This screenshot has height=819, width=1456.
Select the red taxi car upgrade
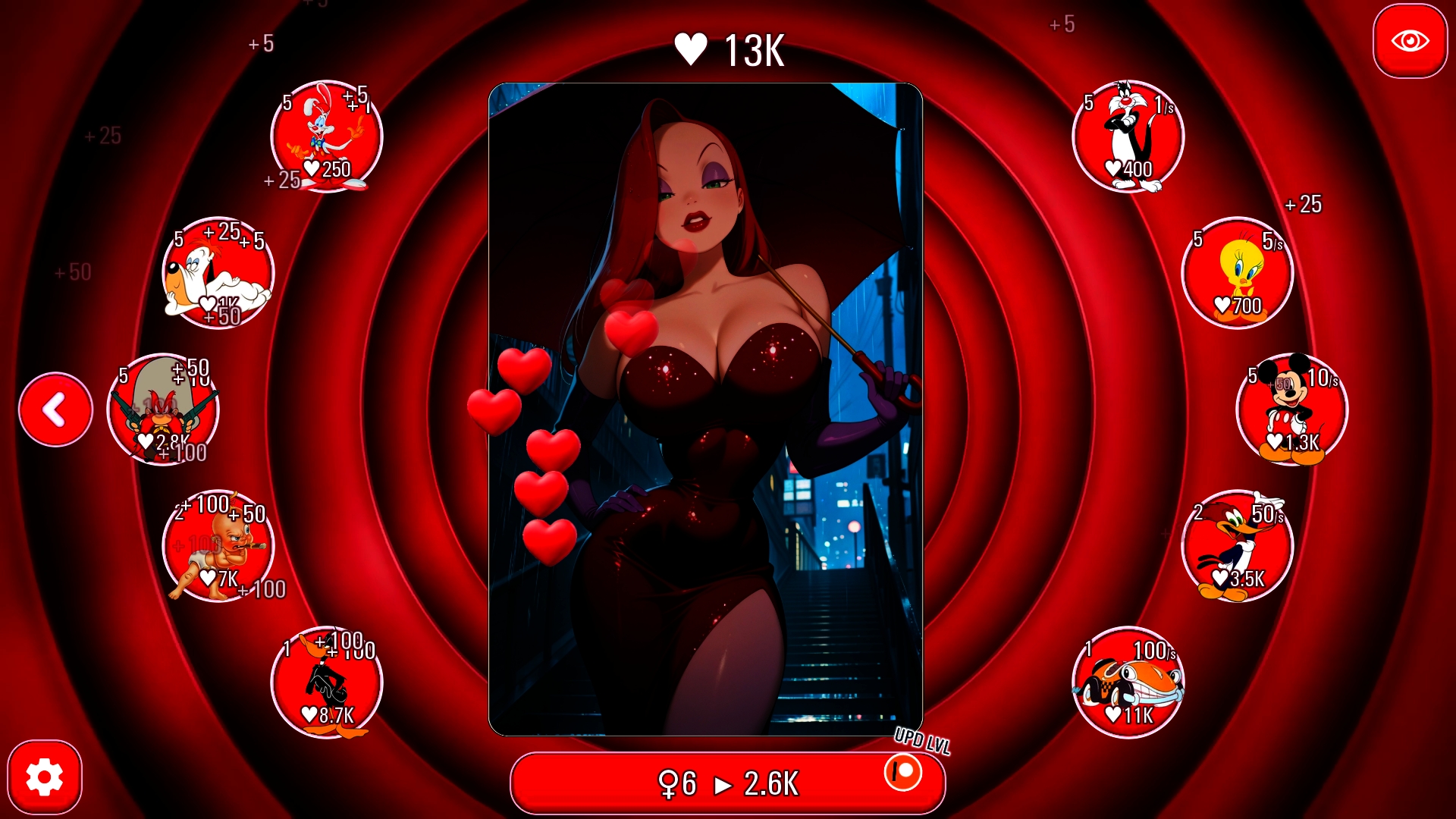pyautogui.click(x=1128, y=683)
